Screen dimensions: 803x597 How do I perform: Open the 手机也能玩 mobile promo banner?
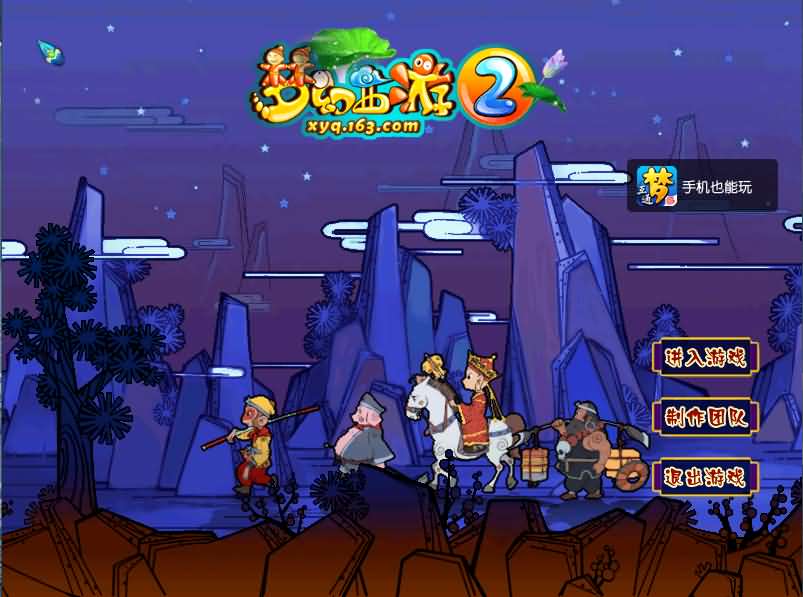click(702, 186)
